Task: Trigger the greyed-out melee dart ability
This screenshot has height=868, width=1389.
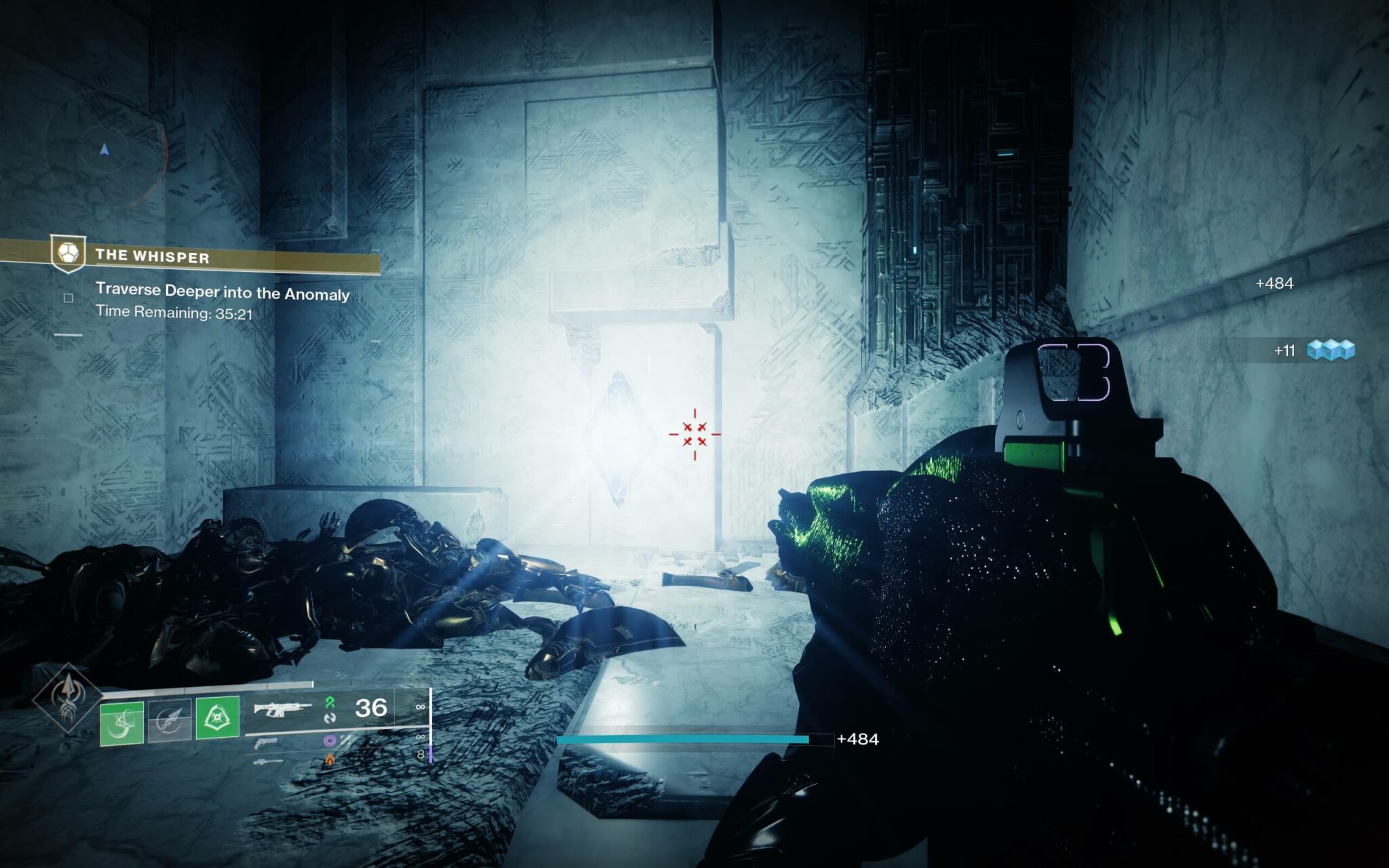Action: click(x=170, y=721)
